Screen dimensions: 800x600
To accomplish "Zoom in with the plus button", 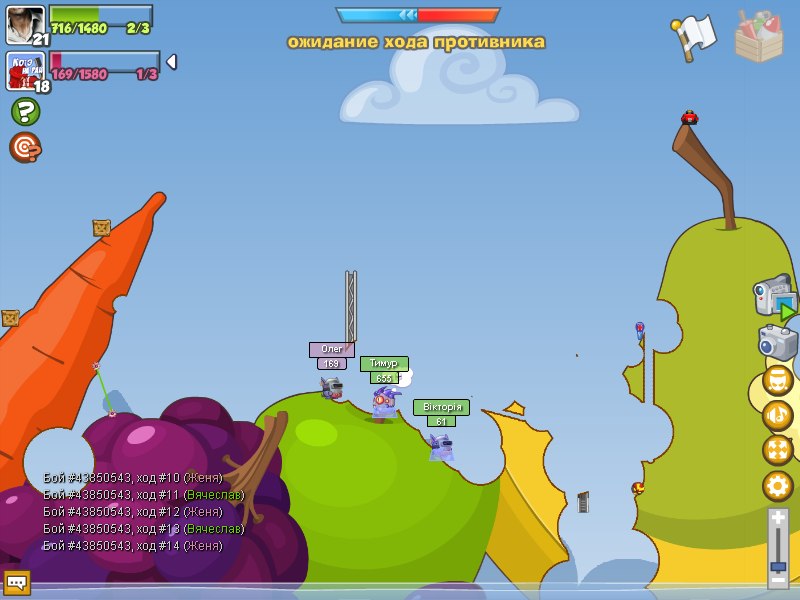I will (x=778, y=518).
